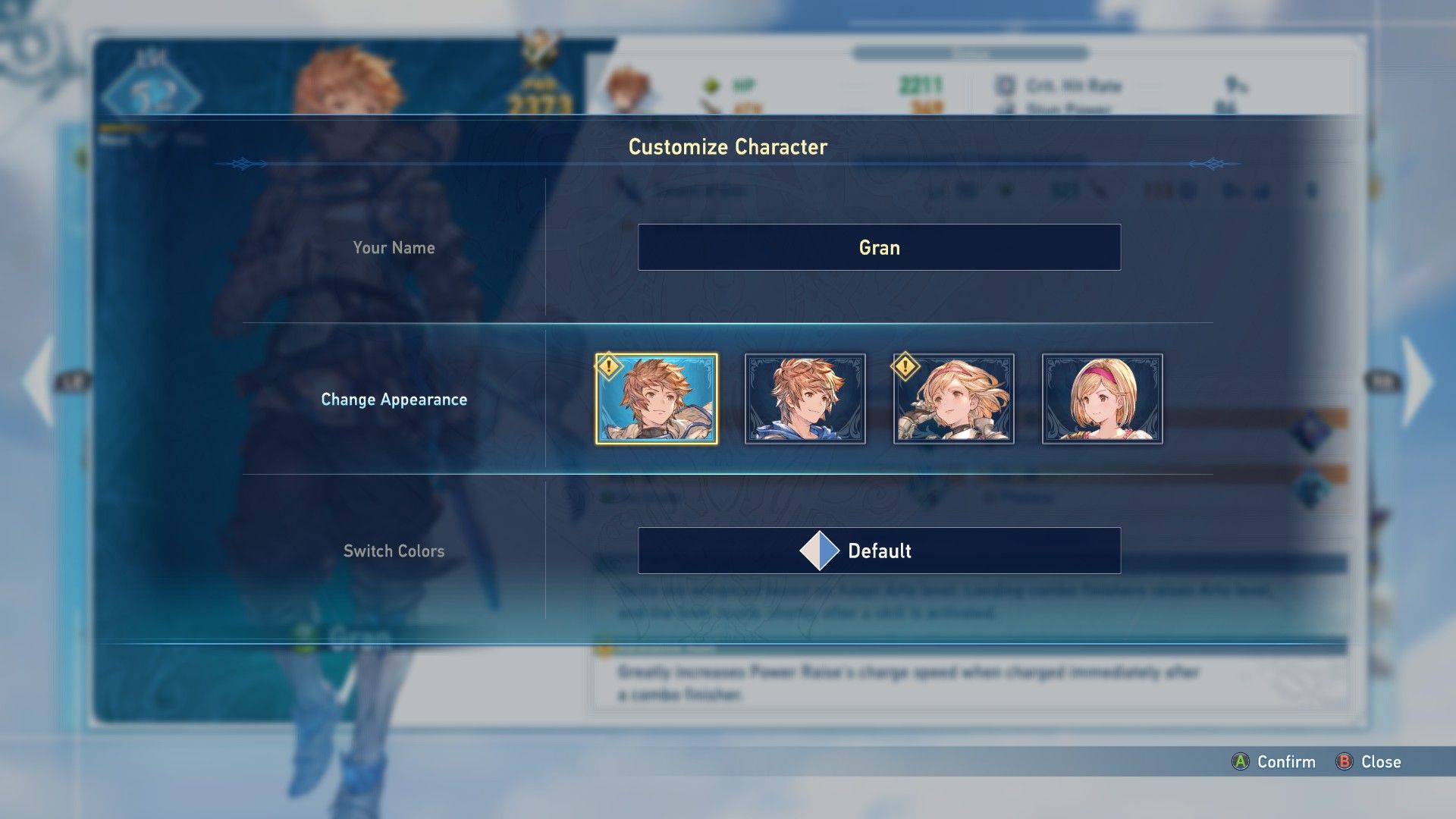Click the Your Name input showing Gran
Image resolution: width=1456 pixels, height=819 pixels.
coord(880,247)
